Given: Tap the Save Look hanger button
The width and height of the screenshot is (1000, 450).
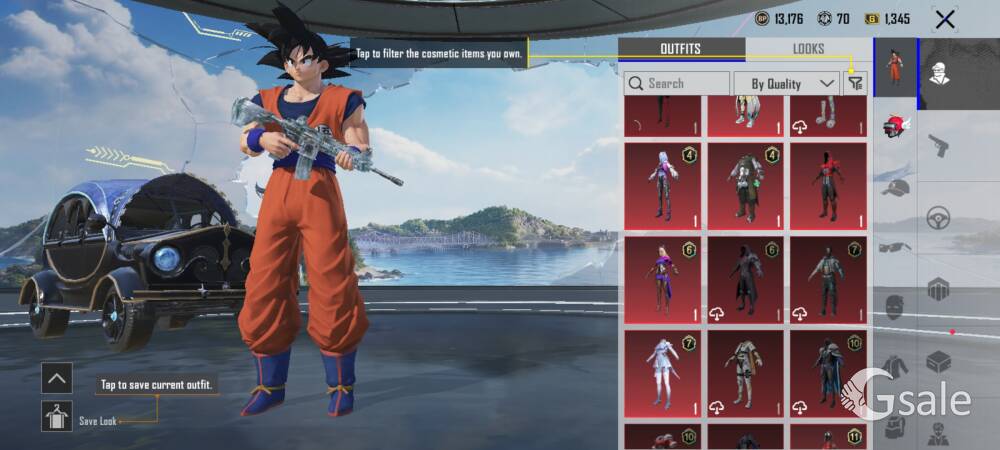Looking at the screenshot, I should point(57,416).
